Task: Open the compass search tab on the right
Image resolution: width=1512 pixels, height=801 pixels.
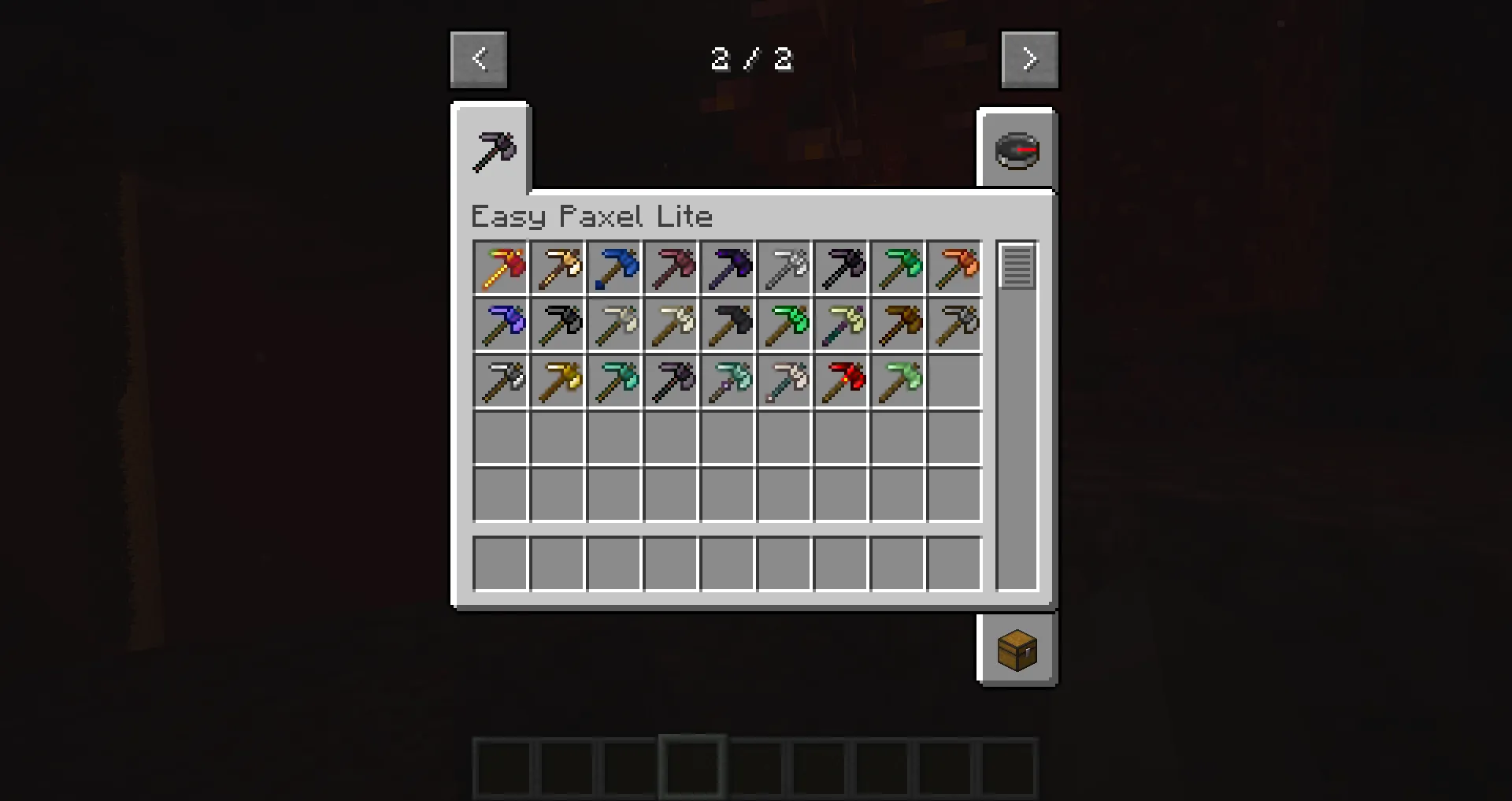Action: pos(1017,150)
